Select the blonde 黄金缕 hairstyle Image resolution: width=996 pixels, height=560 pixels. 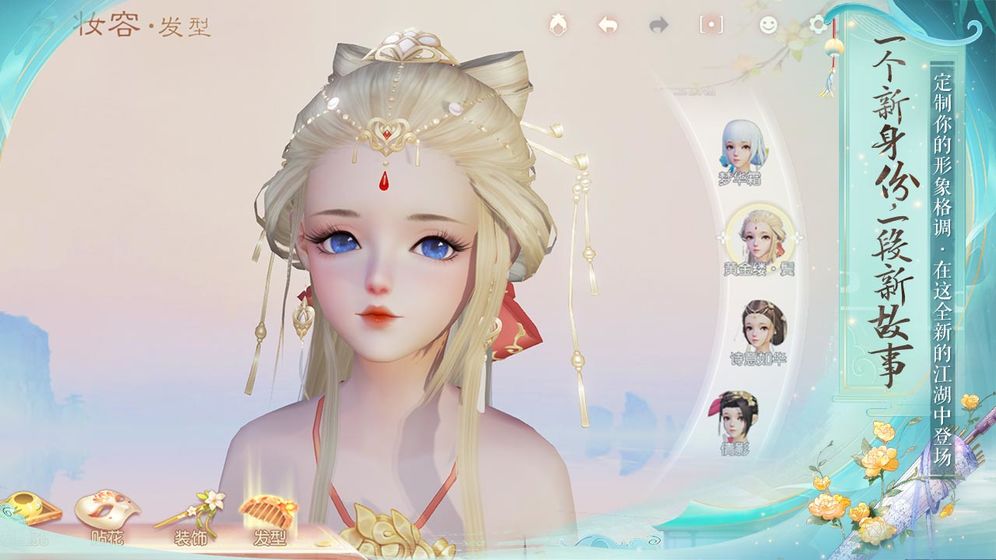click(x=760, y=238)
